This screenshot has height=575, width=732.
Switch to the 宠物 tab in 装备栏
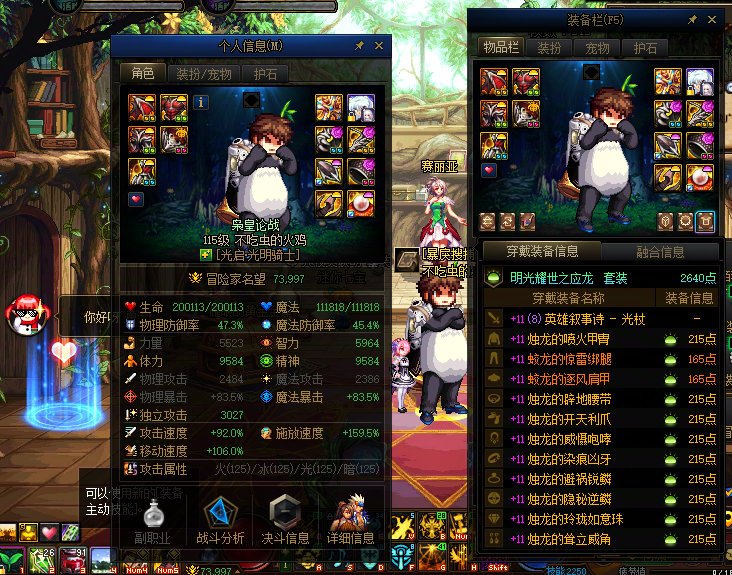(x=598, y=48)
